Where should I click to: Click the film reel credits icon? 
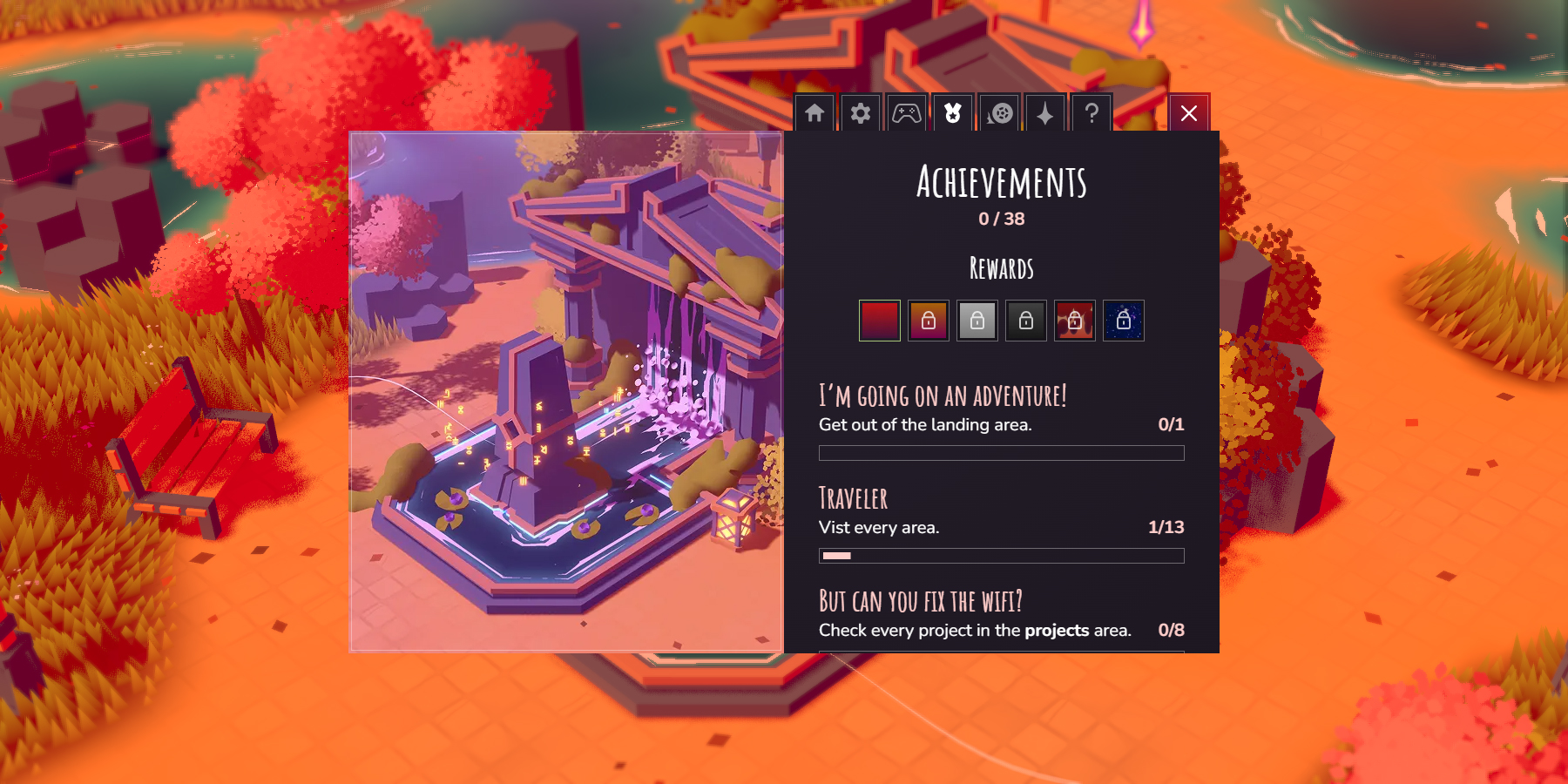(999, 113)
